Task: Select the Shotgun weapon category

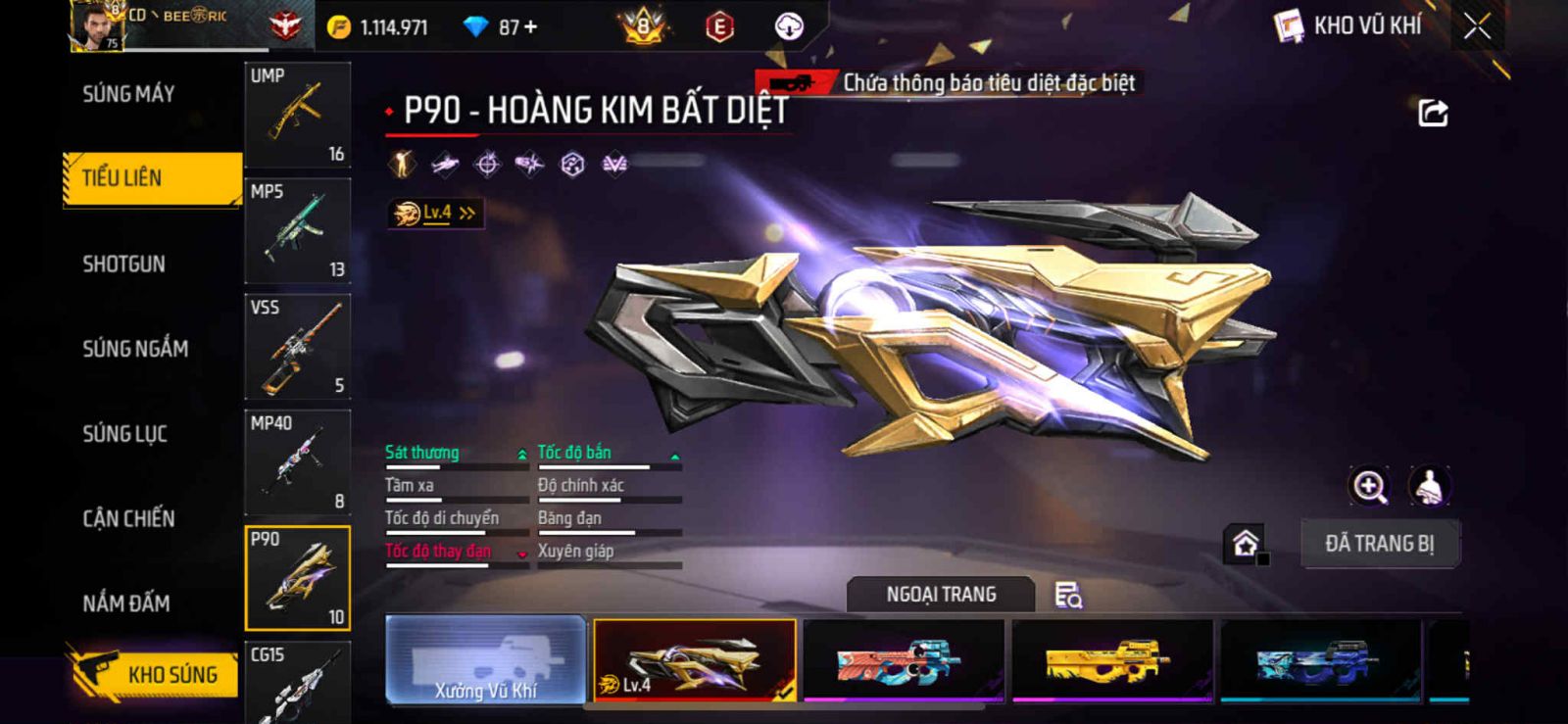Action: point(123,264)
